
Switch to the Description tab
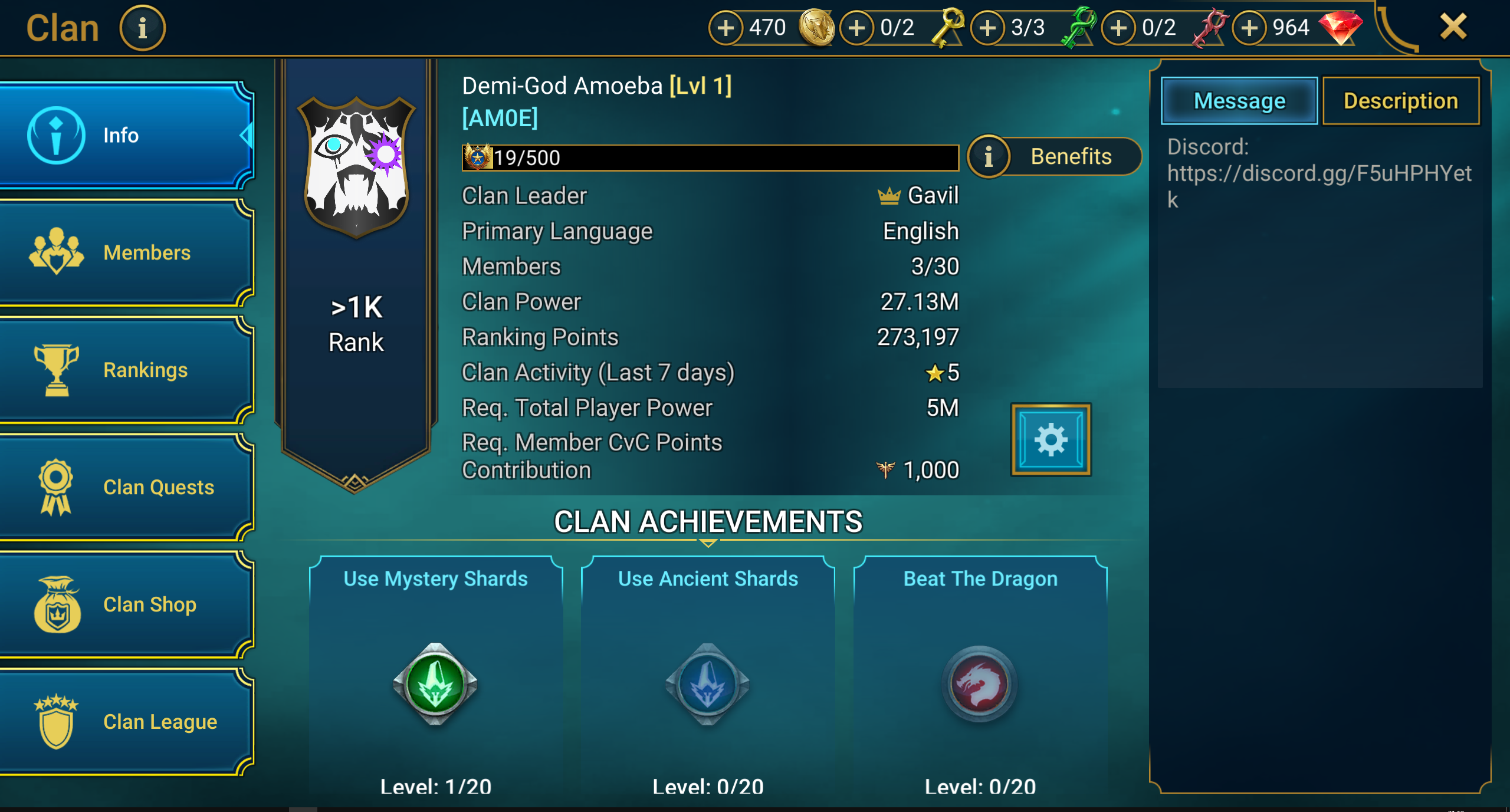1401,101
